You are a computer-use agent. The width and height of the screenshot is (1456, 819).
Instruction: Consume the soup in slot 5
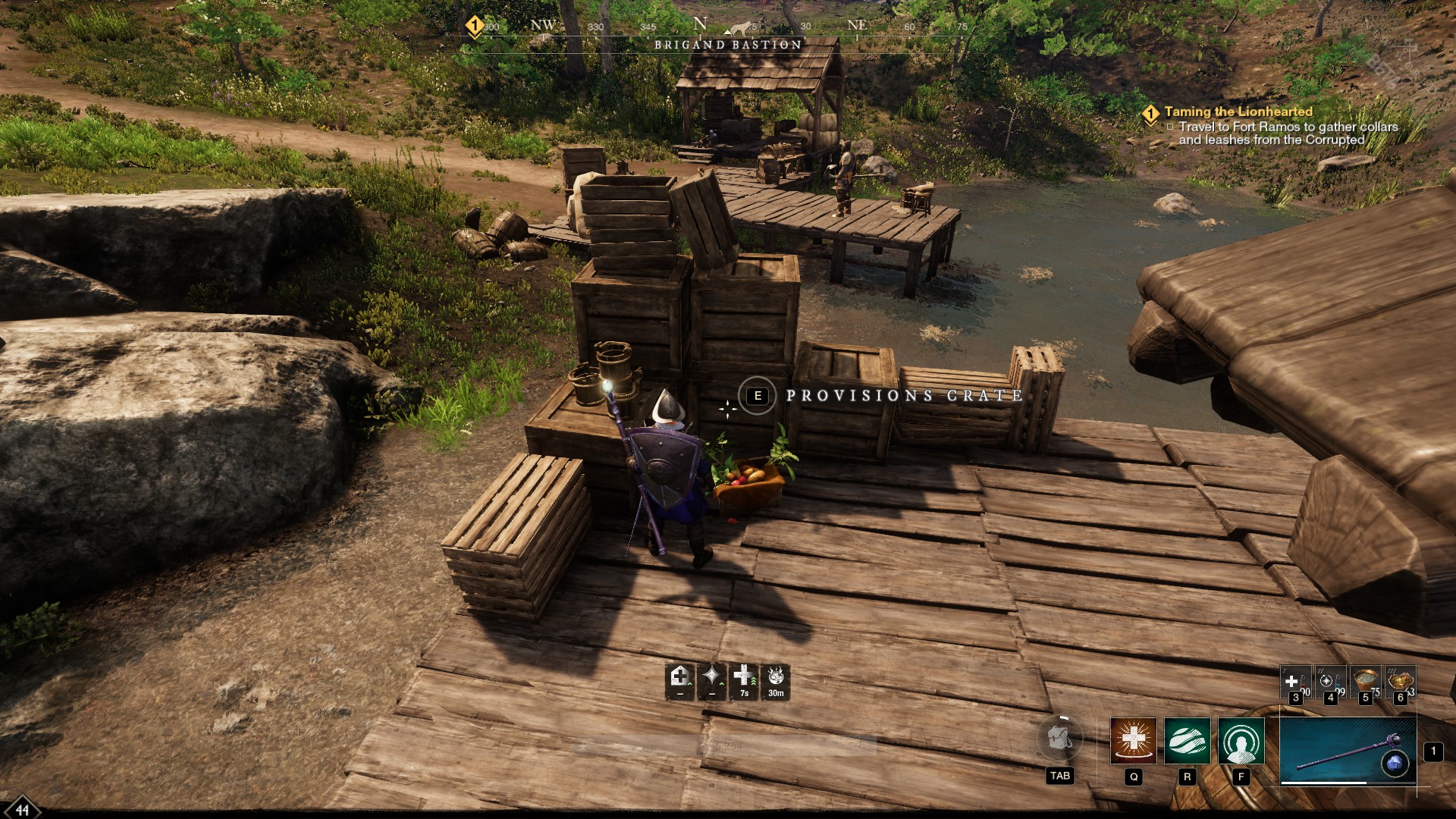(1365, 681)
